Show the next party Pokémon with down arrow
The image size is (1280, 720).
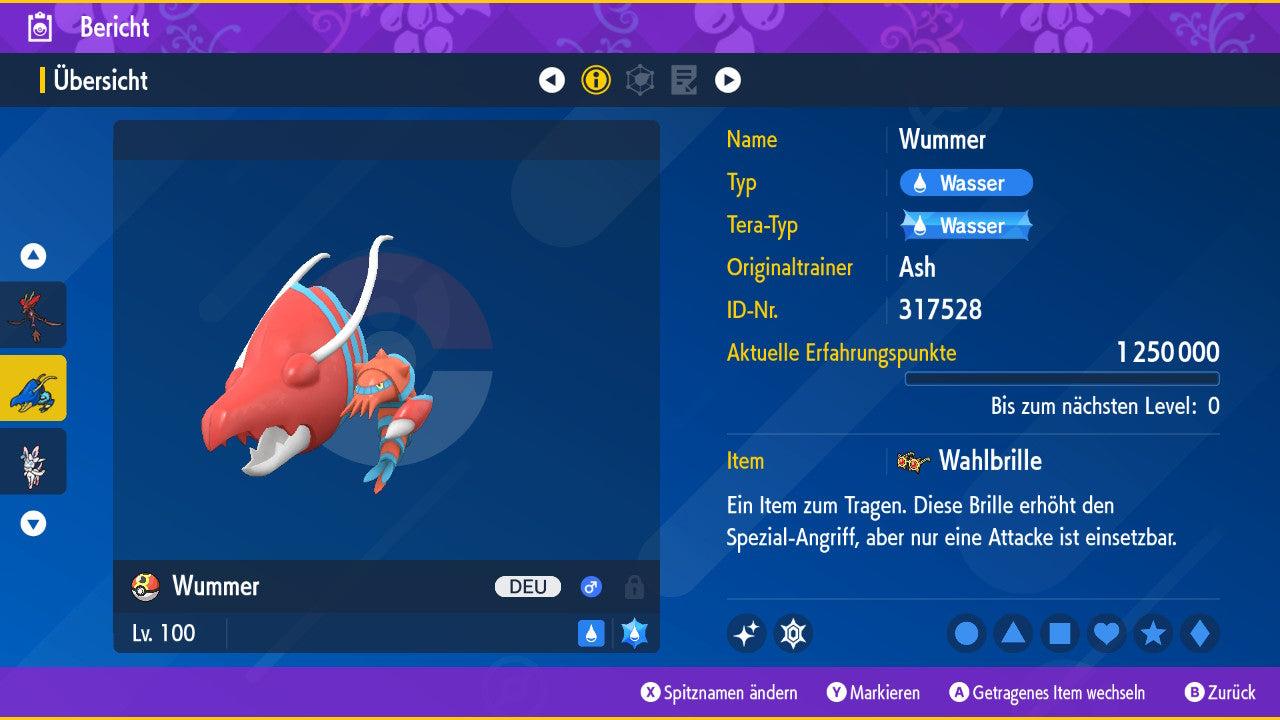[33, 523]
